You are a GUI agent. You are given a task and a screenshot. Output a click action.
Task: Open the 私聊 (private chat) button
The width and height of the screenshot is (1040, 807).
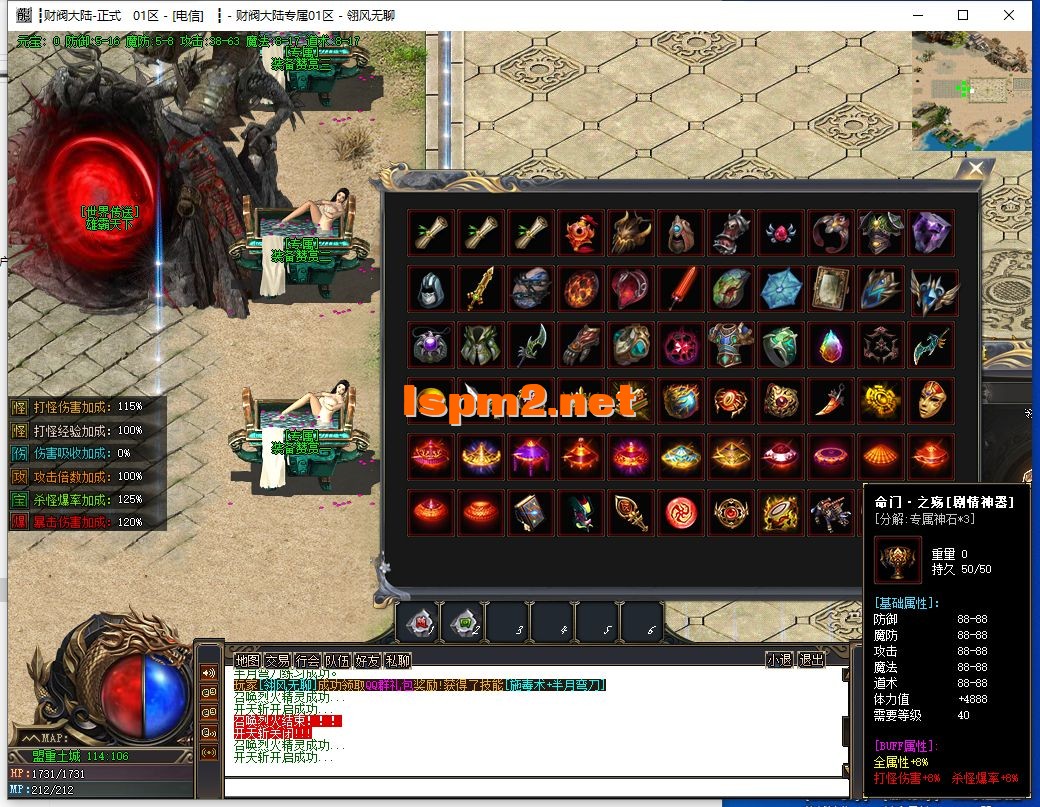click(x=397, y=660)
